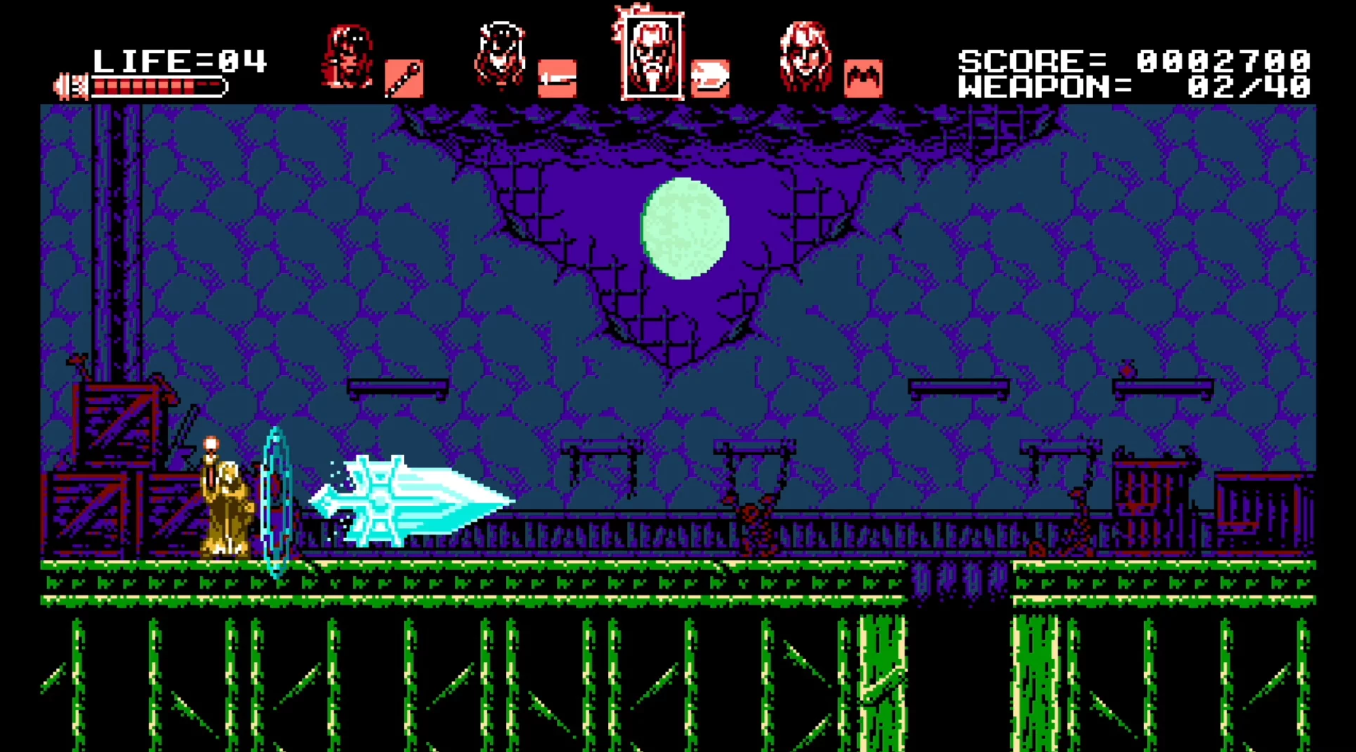Switch to Gebel's portrait
Viewport: 1356px width, 752px height.
coord(805,57)
